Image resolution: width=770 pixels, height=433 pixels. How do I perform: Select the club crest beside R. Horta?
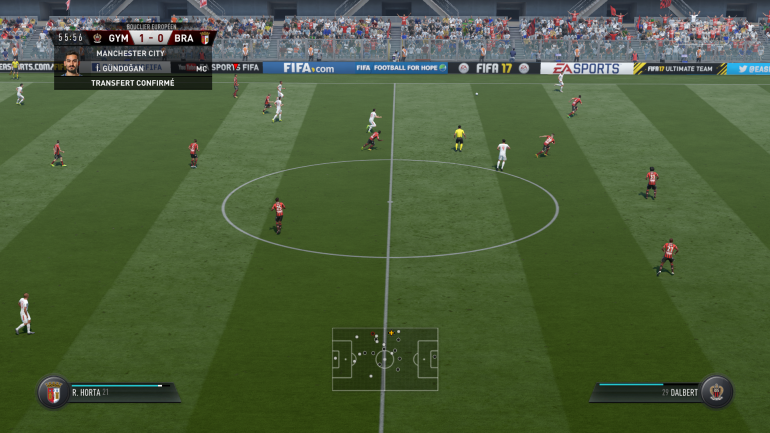coord(52,391)
